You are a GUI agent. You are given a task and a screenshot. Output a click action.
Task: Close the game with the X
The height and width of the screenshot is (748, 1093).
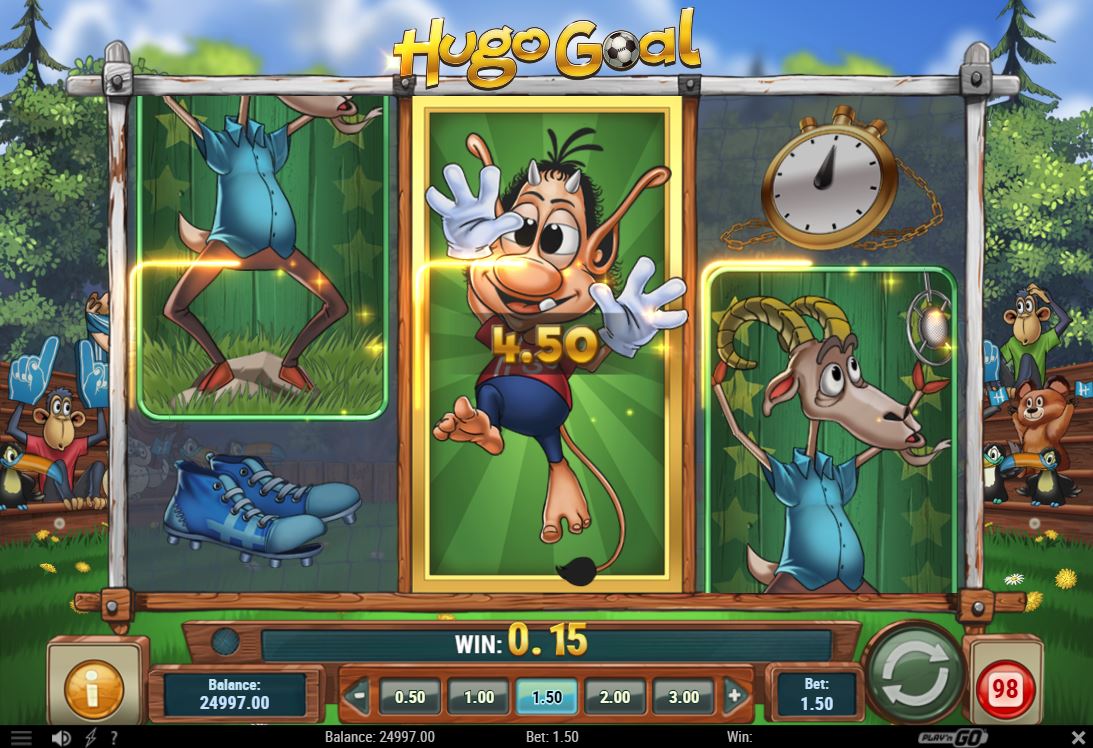1077,738
